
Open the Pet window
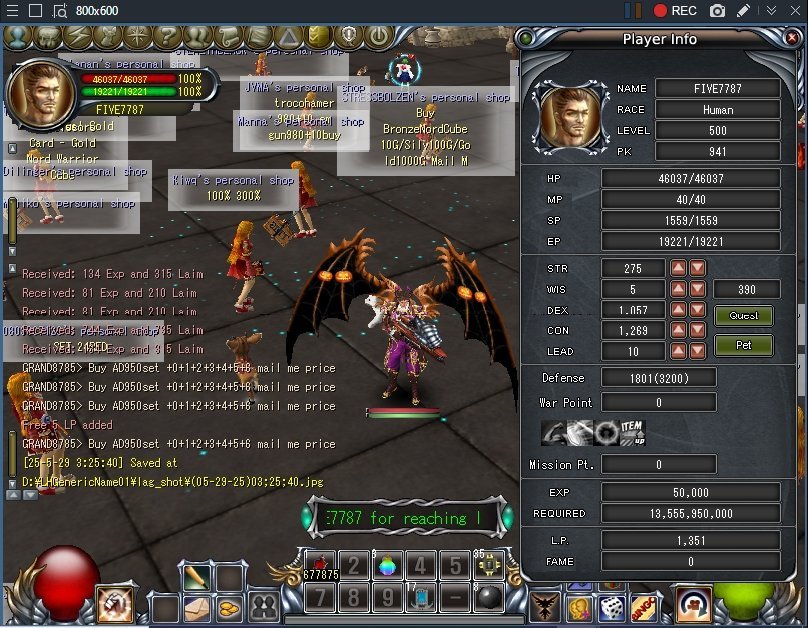tap(743, 346)
